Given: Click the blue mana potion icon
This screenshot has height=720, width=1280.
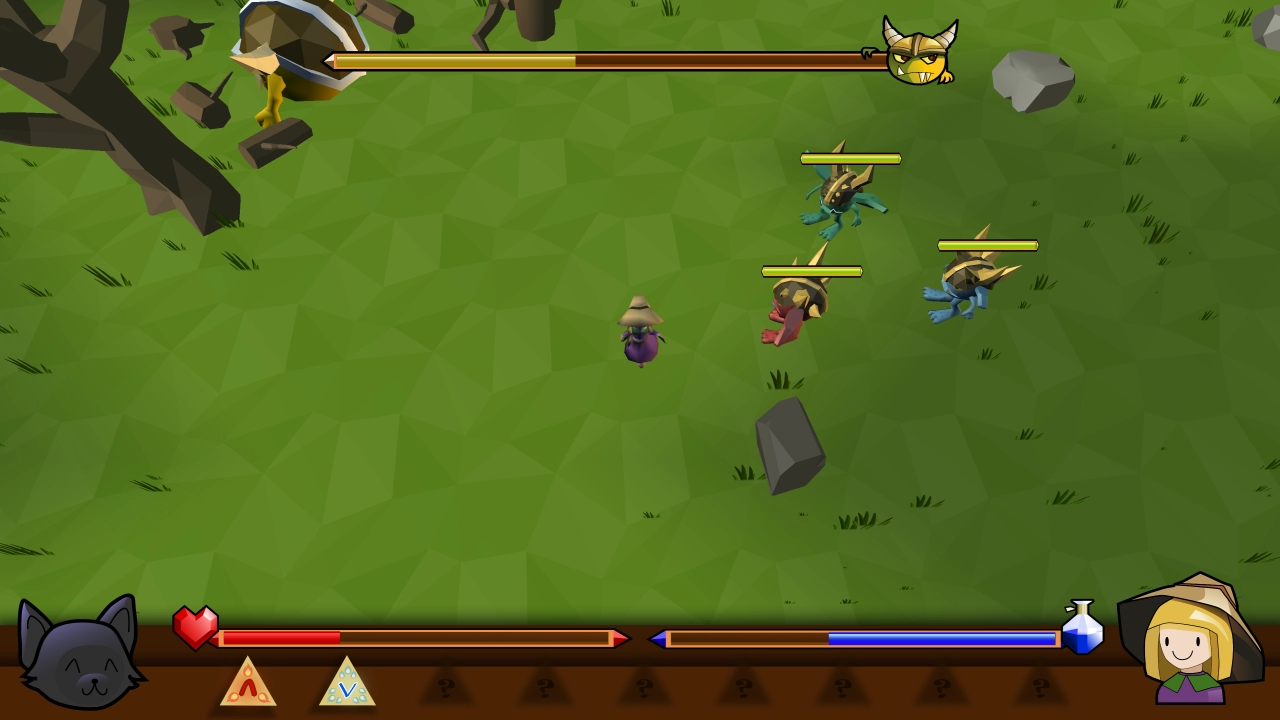Looking at the screenshot, I should click(x=1084, y=630).
